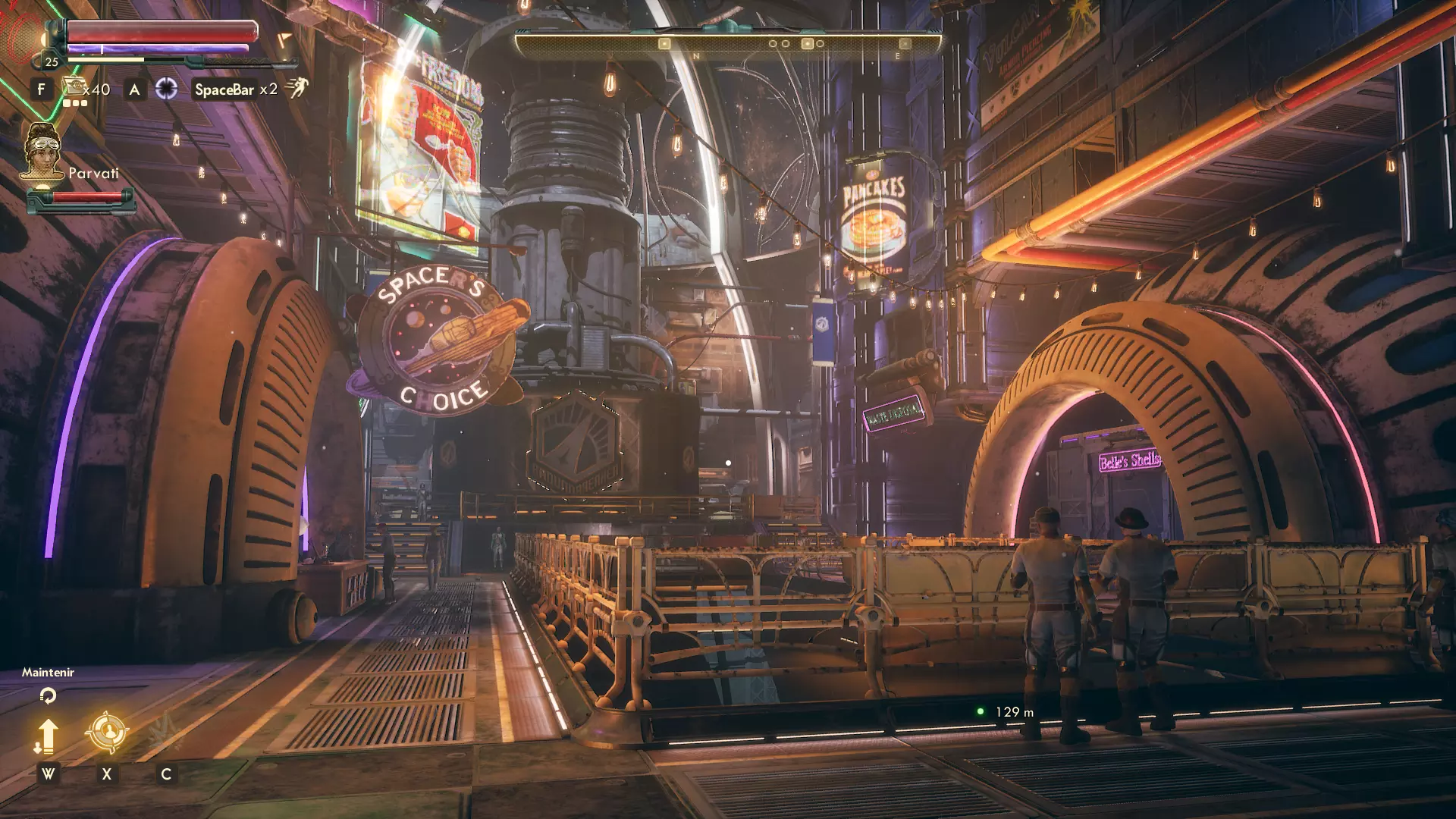Activate the Tactical Time Dilation crosshair icon
The height and width of the screenshot is (819, 1456).
tap(166, 89)
